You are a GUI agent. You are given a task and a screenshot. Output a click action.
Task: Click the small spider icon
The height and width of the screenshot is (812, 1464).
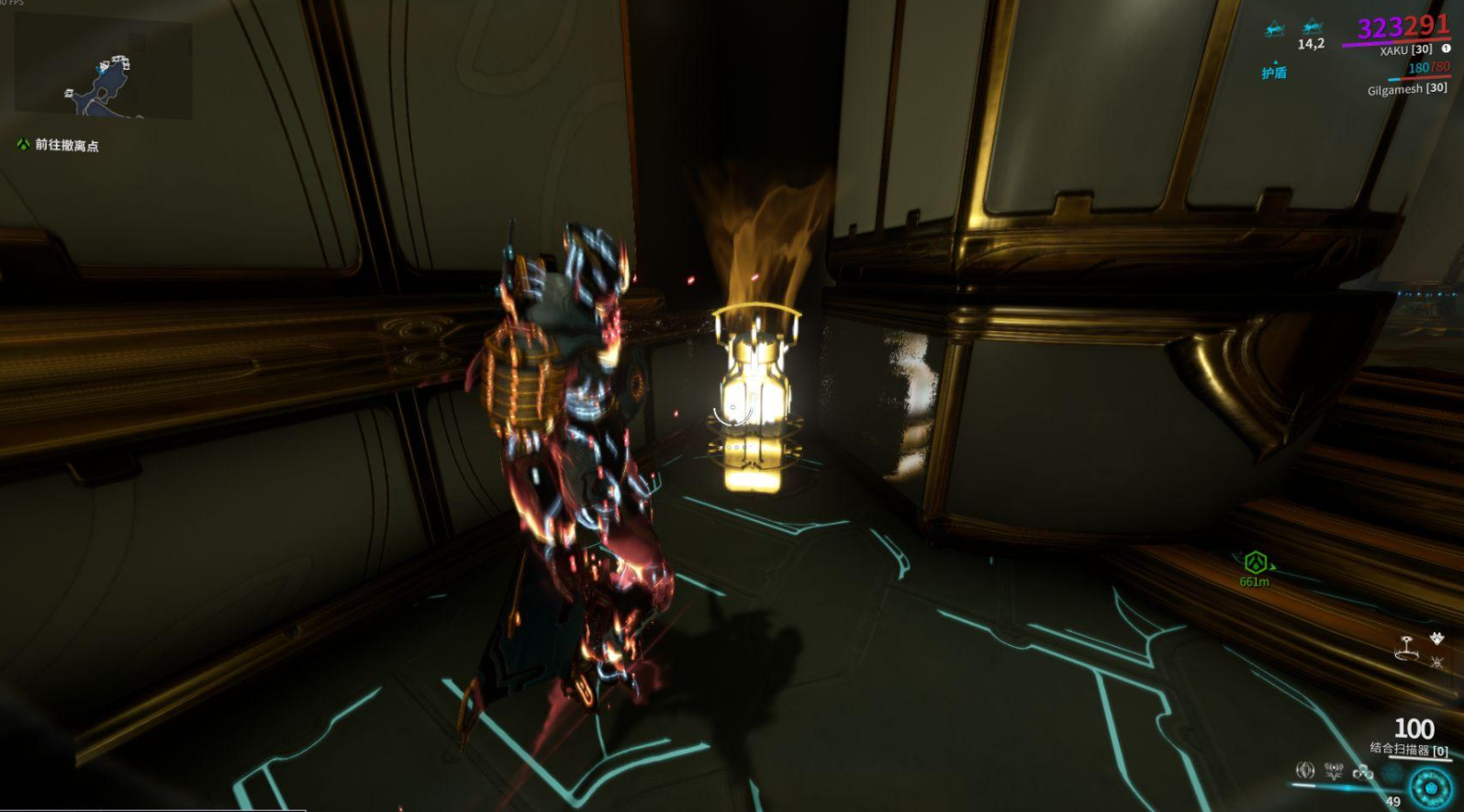pyautogui.click(x=1436, y=661)
